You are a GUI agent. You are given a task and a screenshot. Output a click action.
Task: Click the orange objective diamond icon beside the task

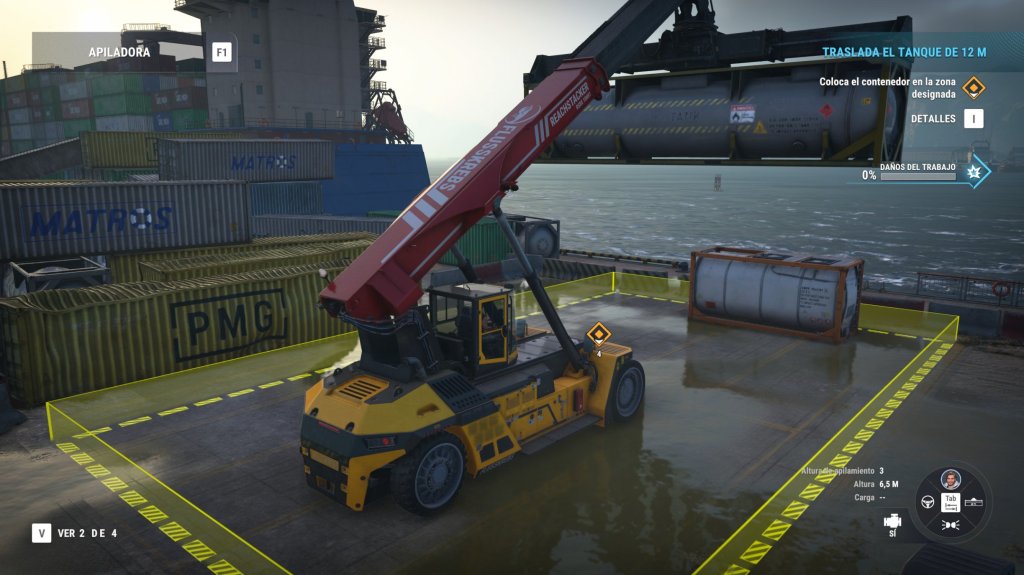pyautogui.click(x=973, y=88)
